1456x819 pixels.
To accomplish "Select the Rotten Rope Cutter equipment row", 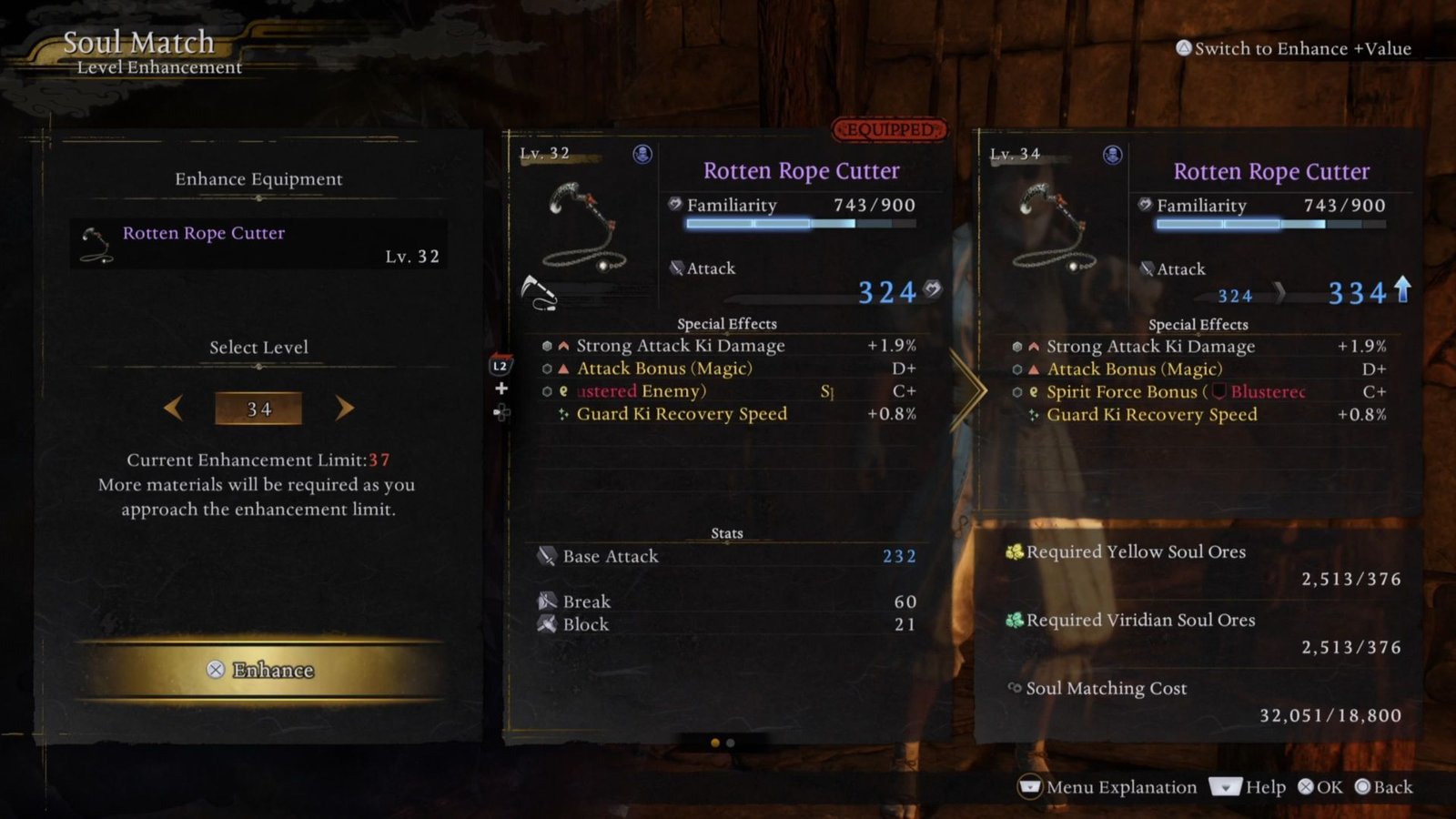I will point(258,243).
